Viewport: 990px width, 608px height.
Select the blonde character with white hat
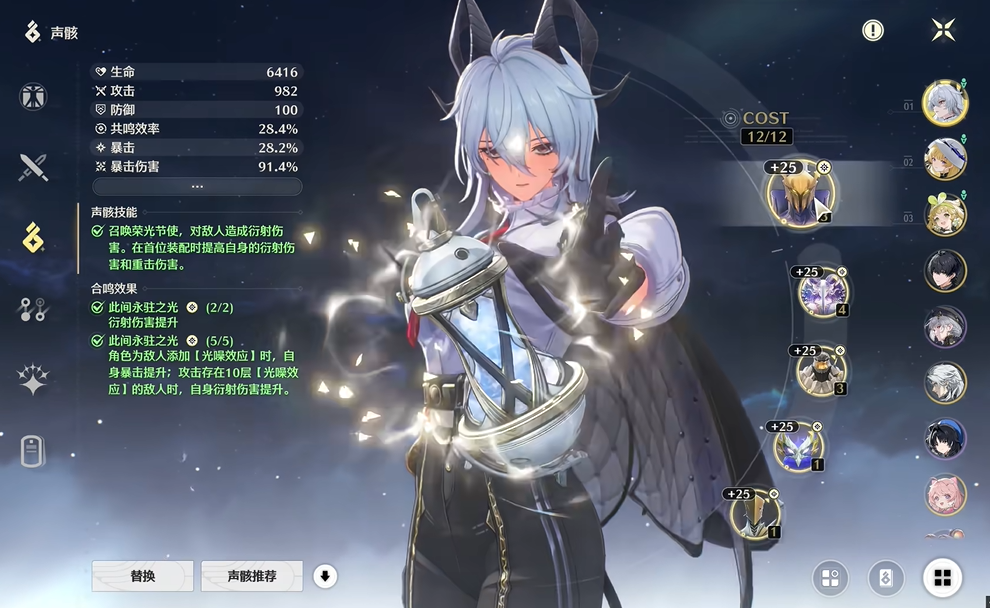click(945, 159)
